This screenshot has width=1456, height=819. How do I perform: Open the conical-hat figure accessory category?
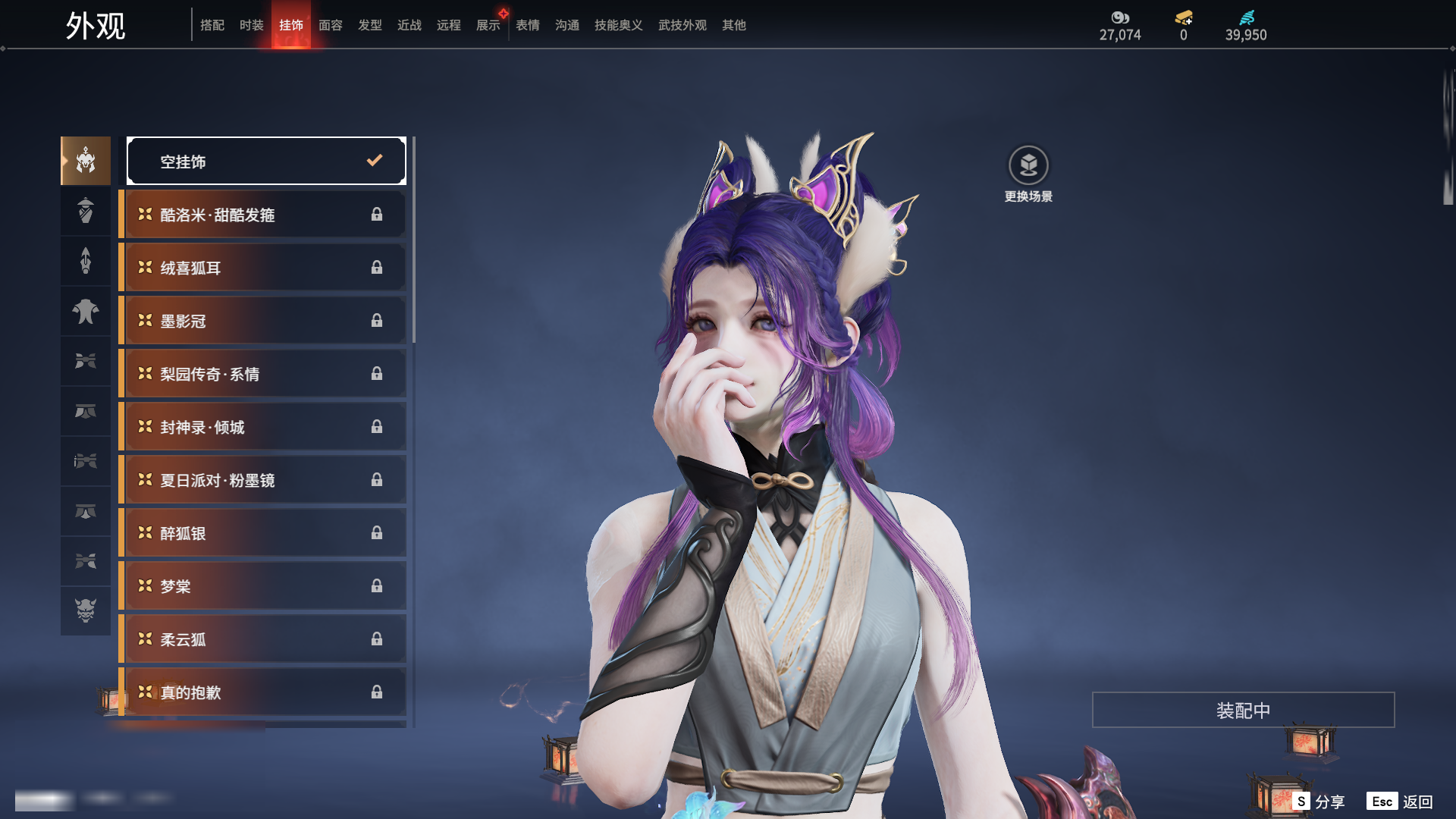tap(86, 210)
